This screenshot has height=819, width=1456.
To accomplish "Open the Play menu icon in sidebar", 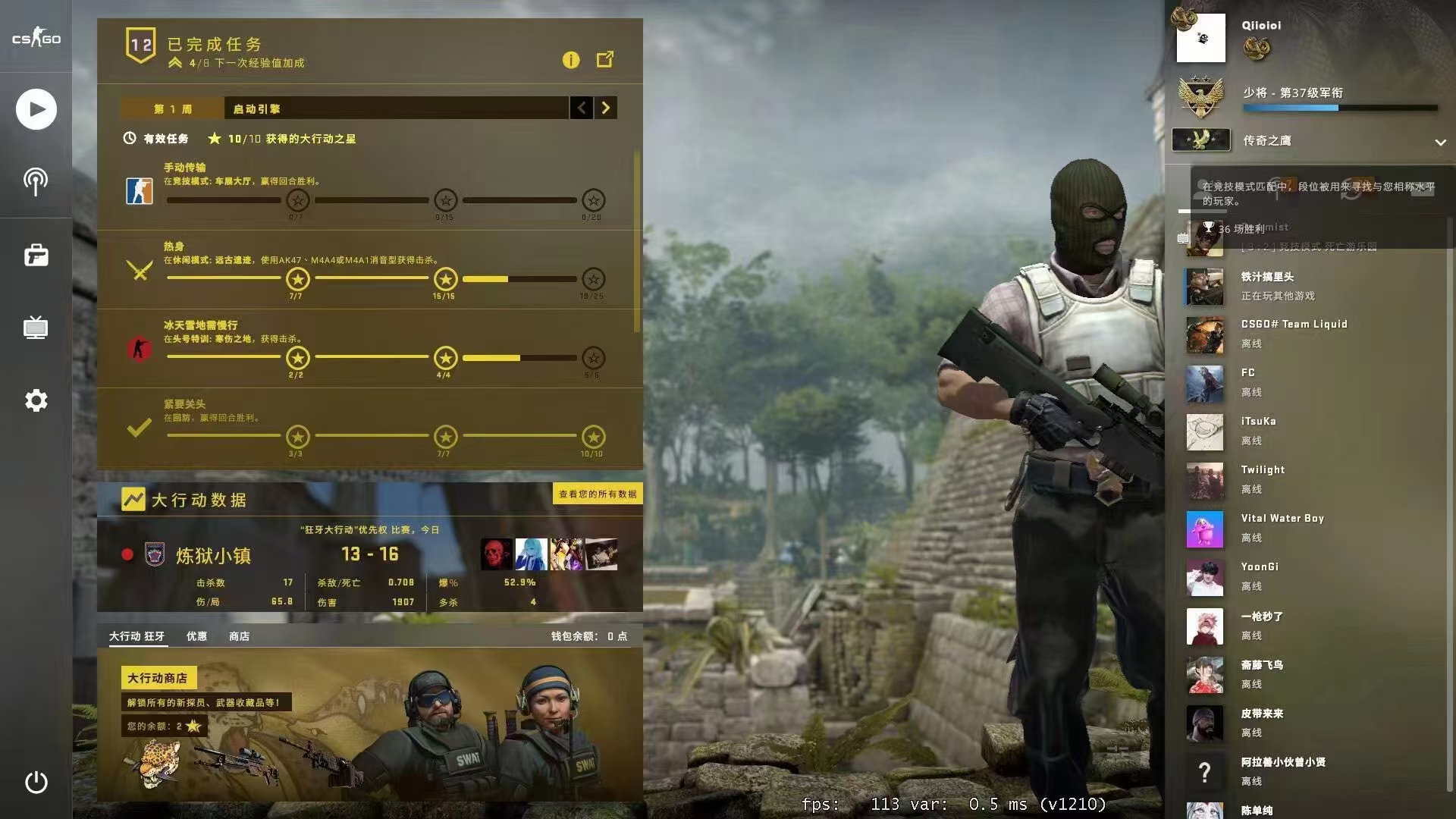I will click(x=36, y=108).
